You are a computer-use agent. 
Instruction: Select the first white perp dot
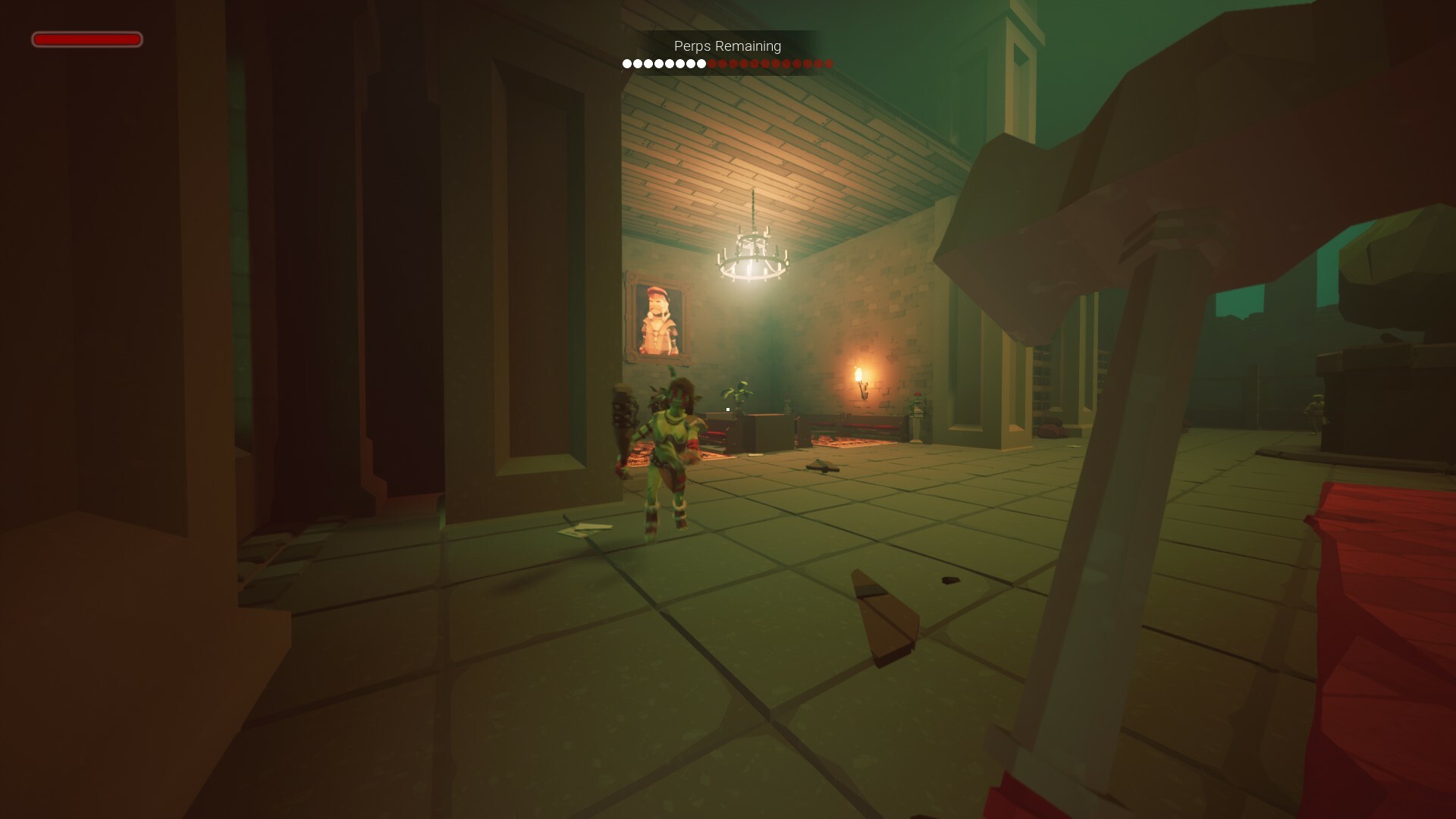[x=627, y=64]
